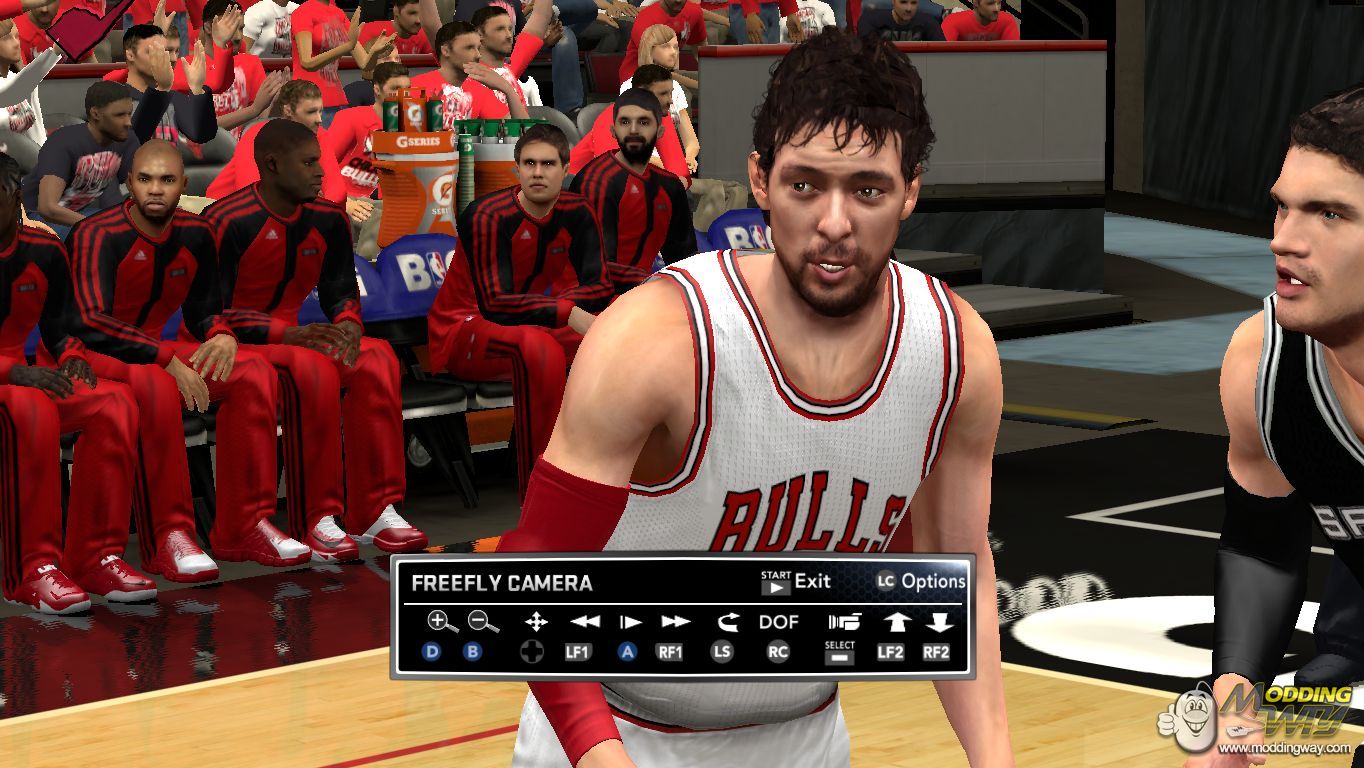Fast forward the replay with the double-right arrows

[x=675, y=622]
